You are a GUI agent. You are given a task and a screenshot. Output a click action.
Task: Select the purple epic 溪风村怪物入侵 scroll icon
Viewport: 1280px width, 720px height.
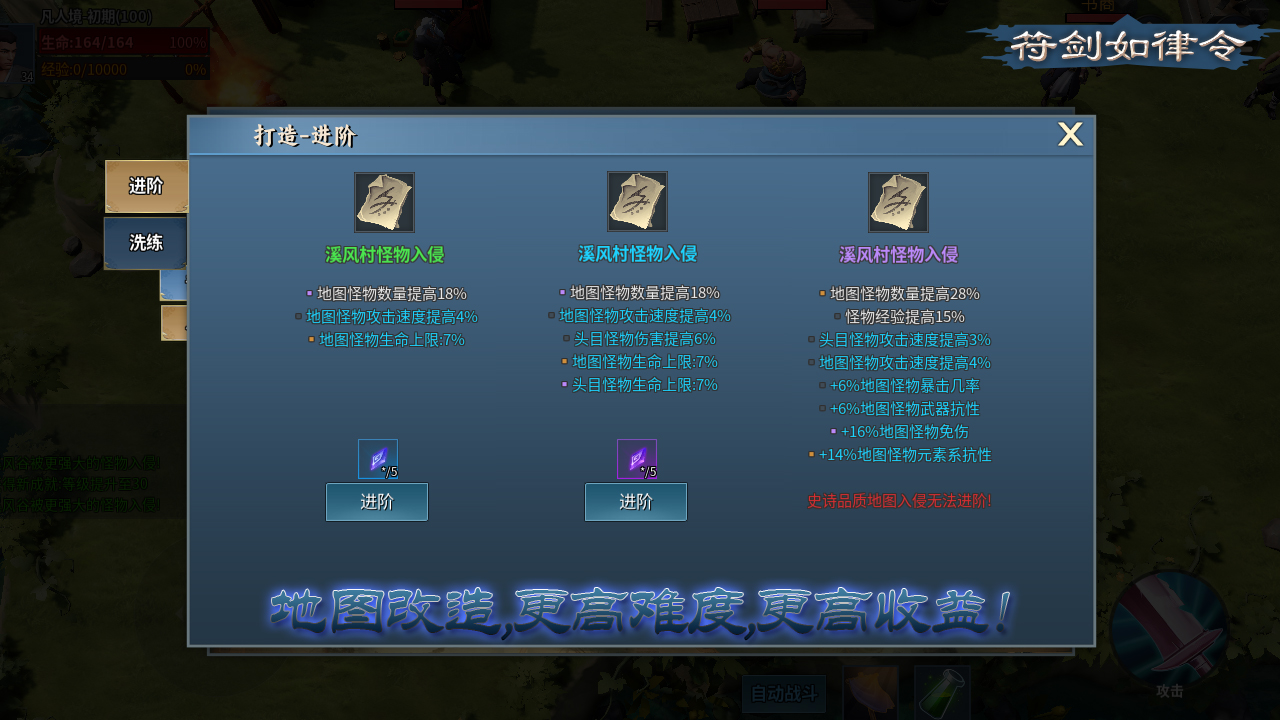(899, 202)
